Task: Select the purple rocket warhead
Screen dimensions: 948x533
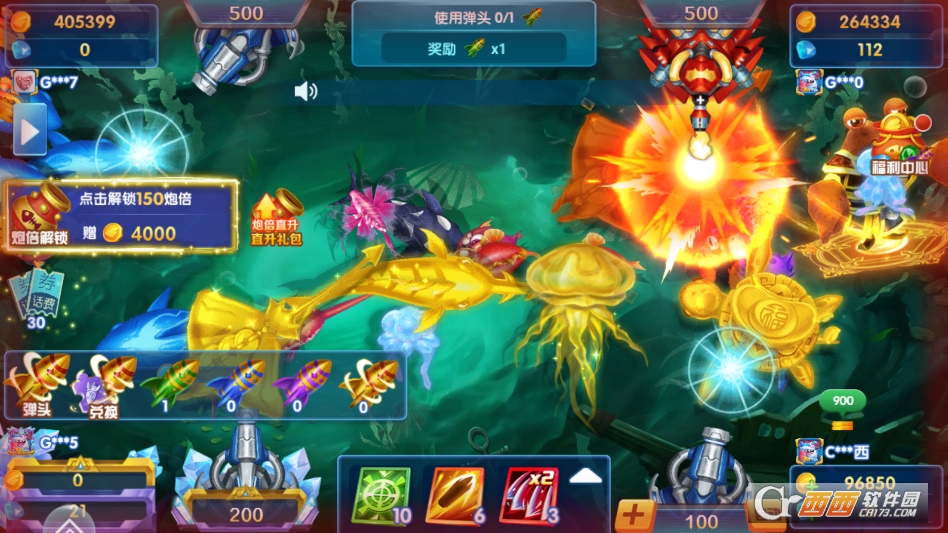Action: point(301,383)
